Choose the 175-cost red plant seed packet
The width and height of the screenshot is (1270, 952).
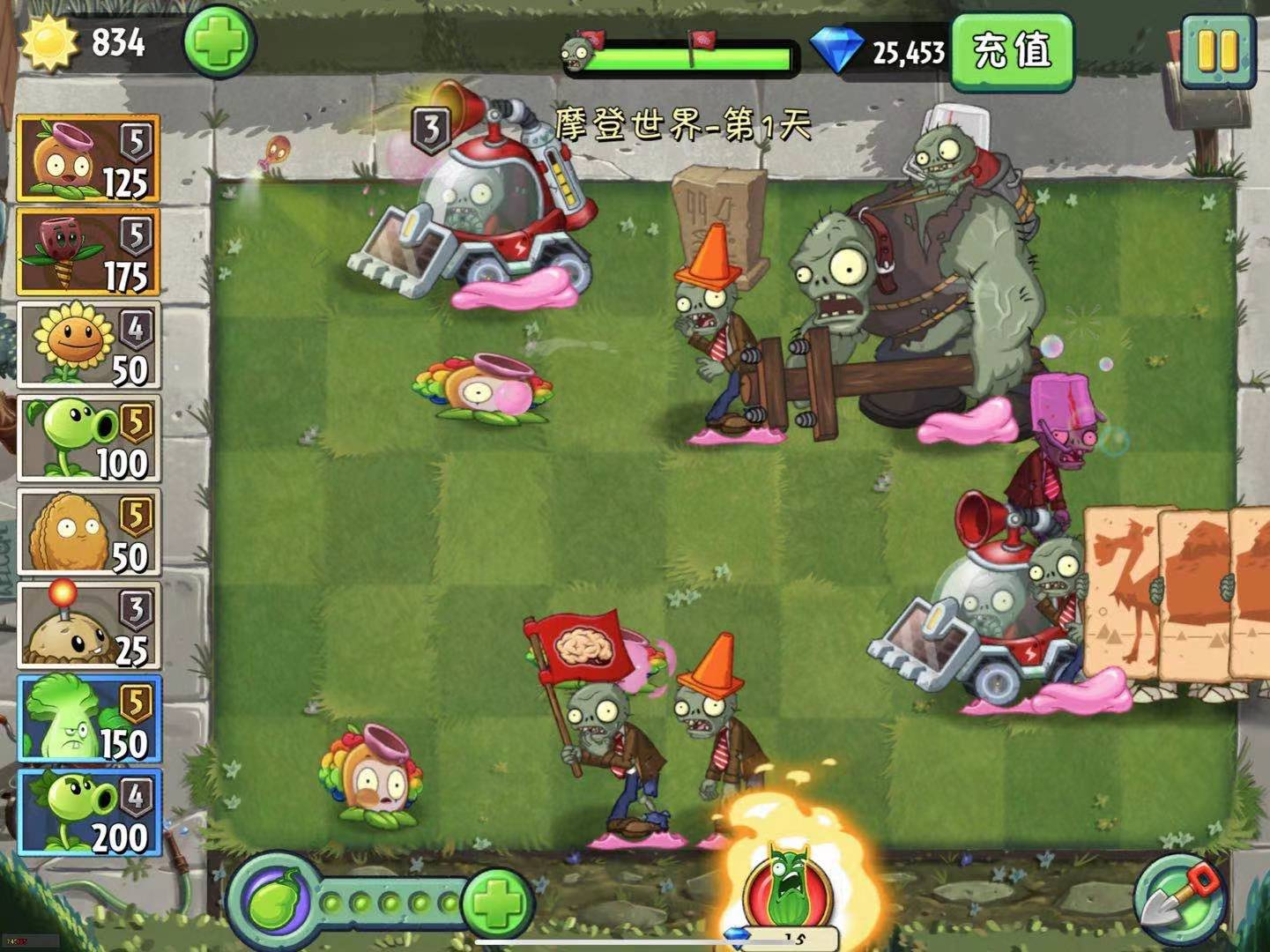click(88, 252)
